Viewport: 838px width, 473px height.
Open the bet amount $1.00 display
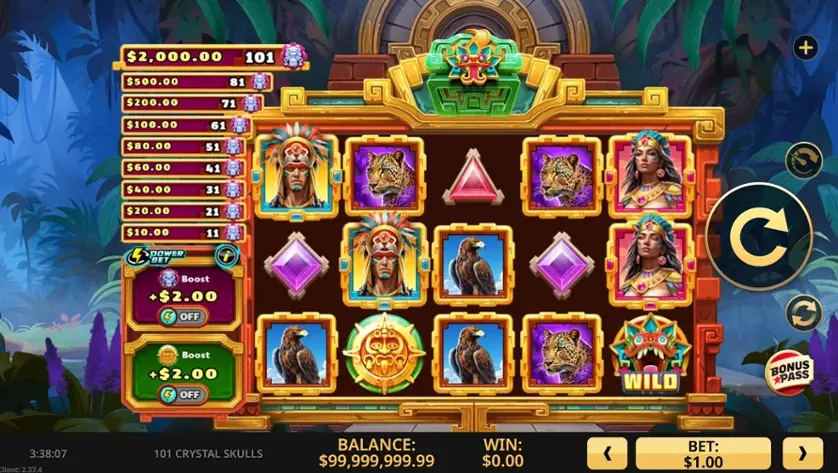point(703,454)
